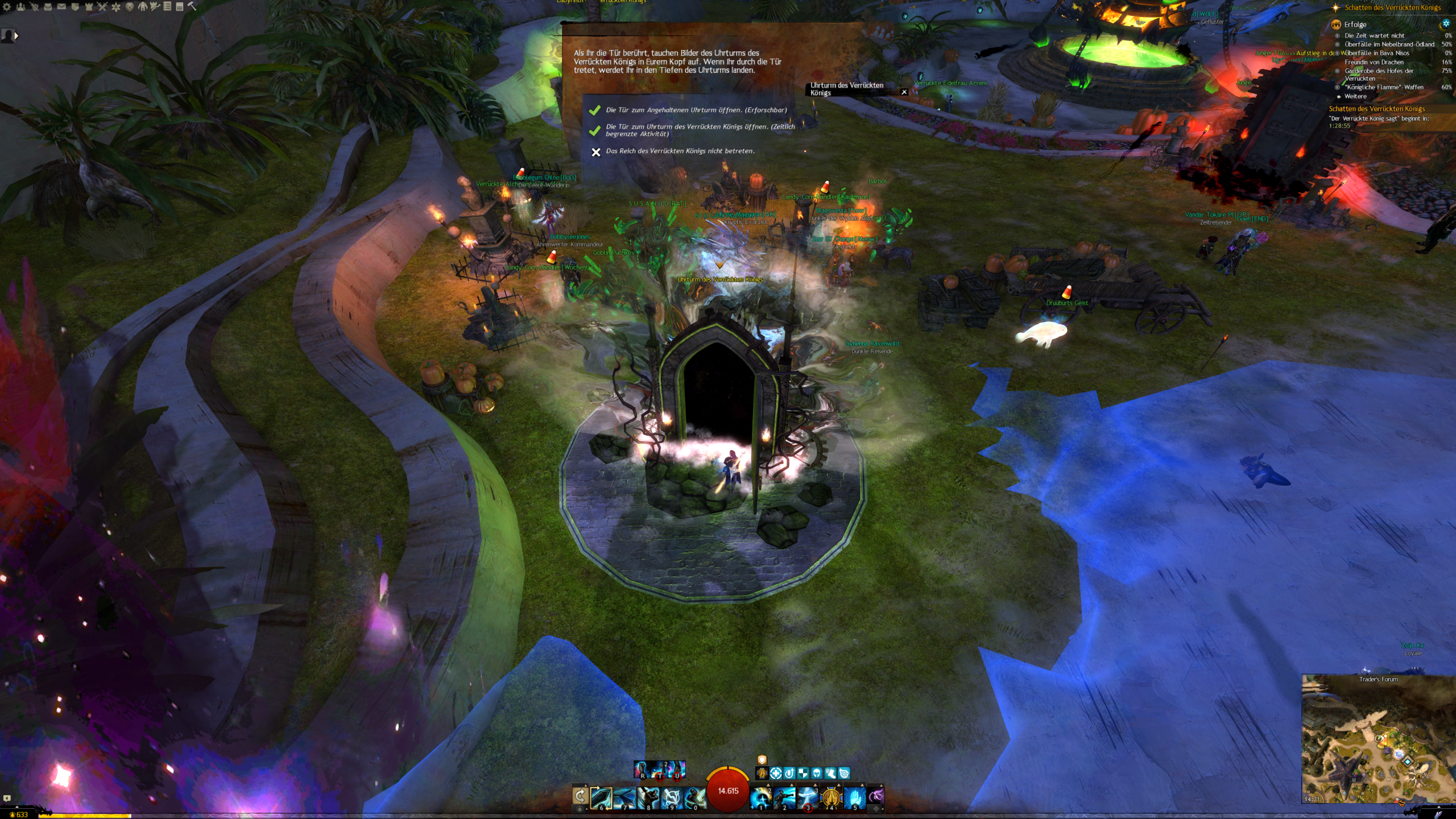This screenshot has height=819, width=1456.
Task: Click the weapon swap arrows button
Action: pyautogui.click(x=580, y=796)
